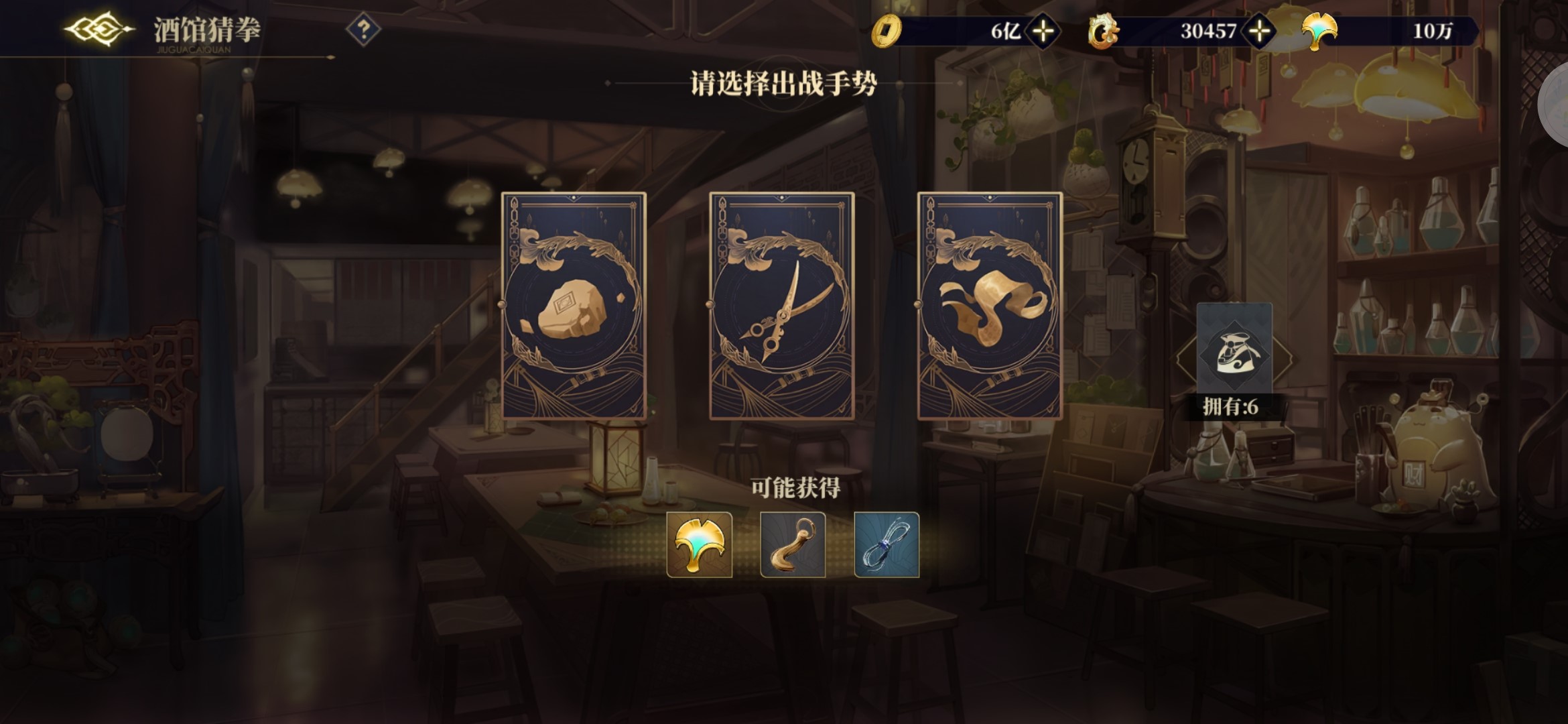View the ginkgo leaf reward item
Image resolution: width=1568 pixels, height=724 pixels.
699,544
